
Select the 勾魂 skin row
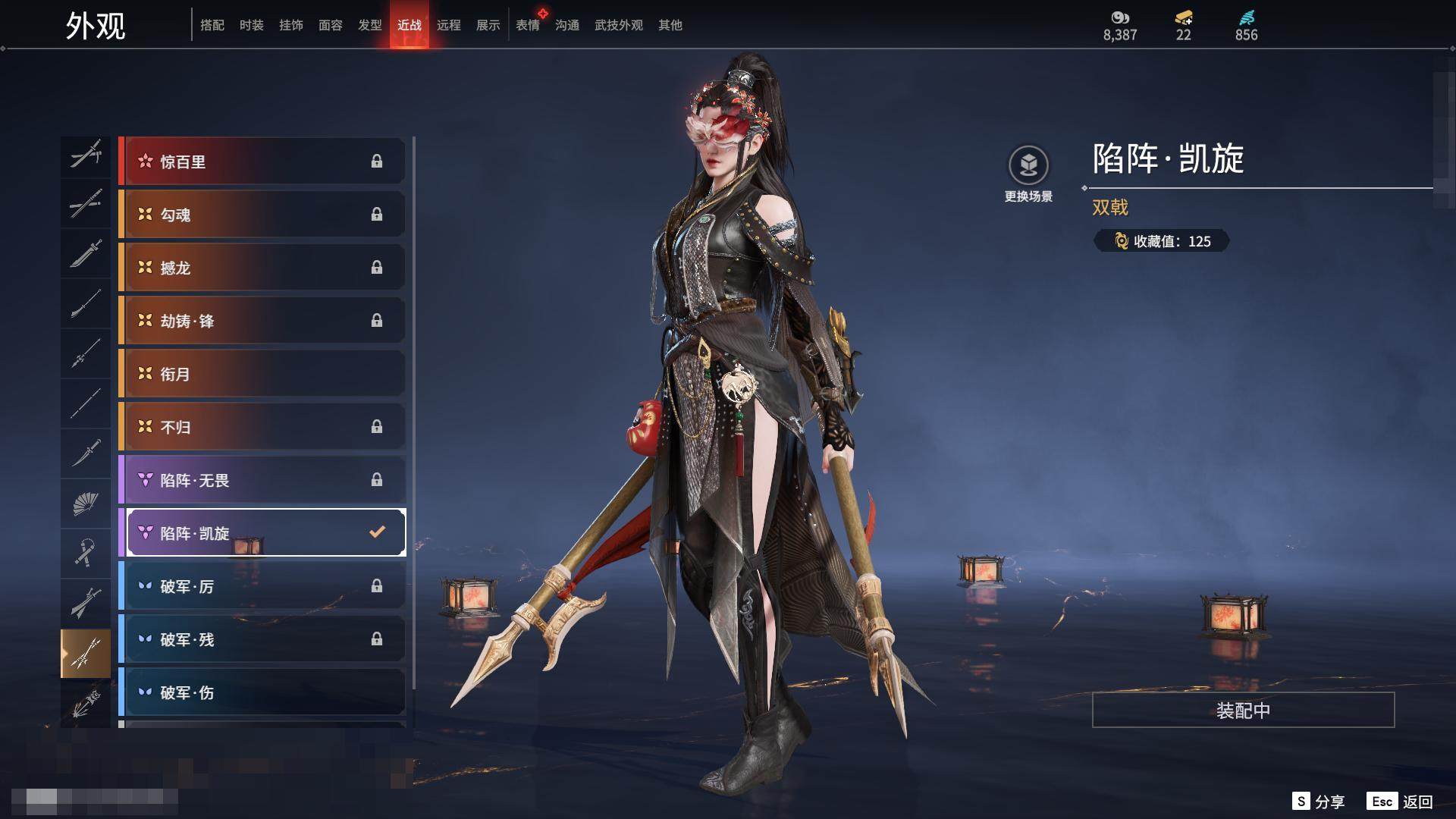pyautogui.click(x=262, y=215)
